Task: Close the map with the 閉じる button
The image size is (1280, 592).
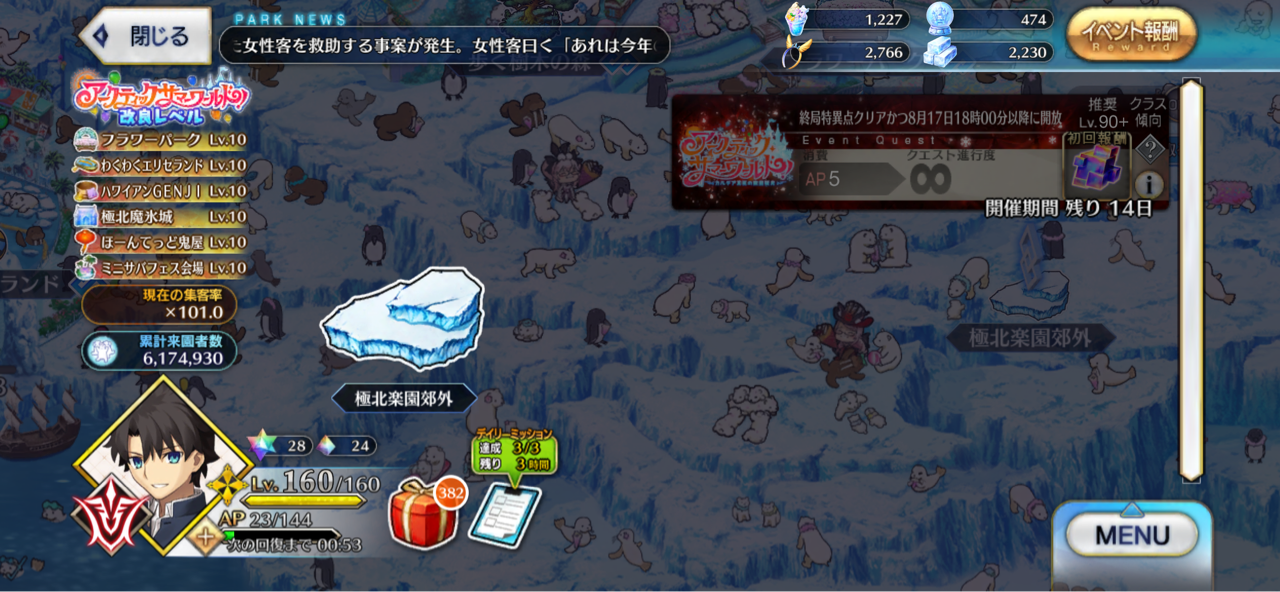Action: [x=146, y=37]
